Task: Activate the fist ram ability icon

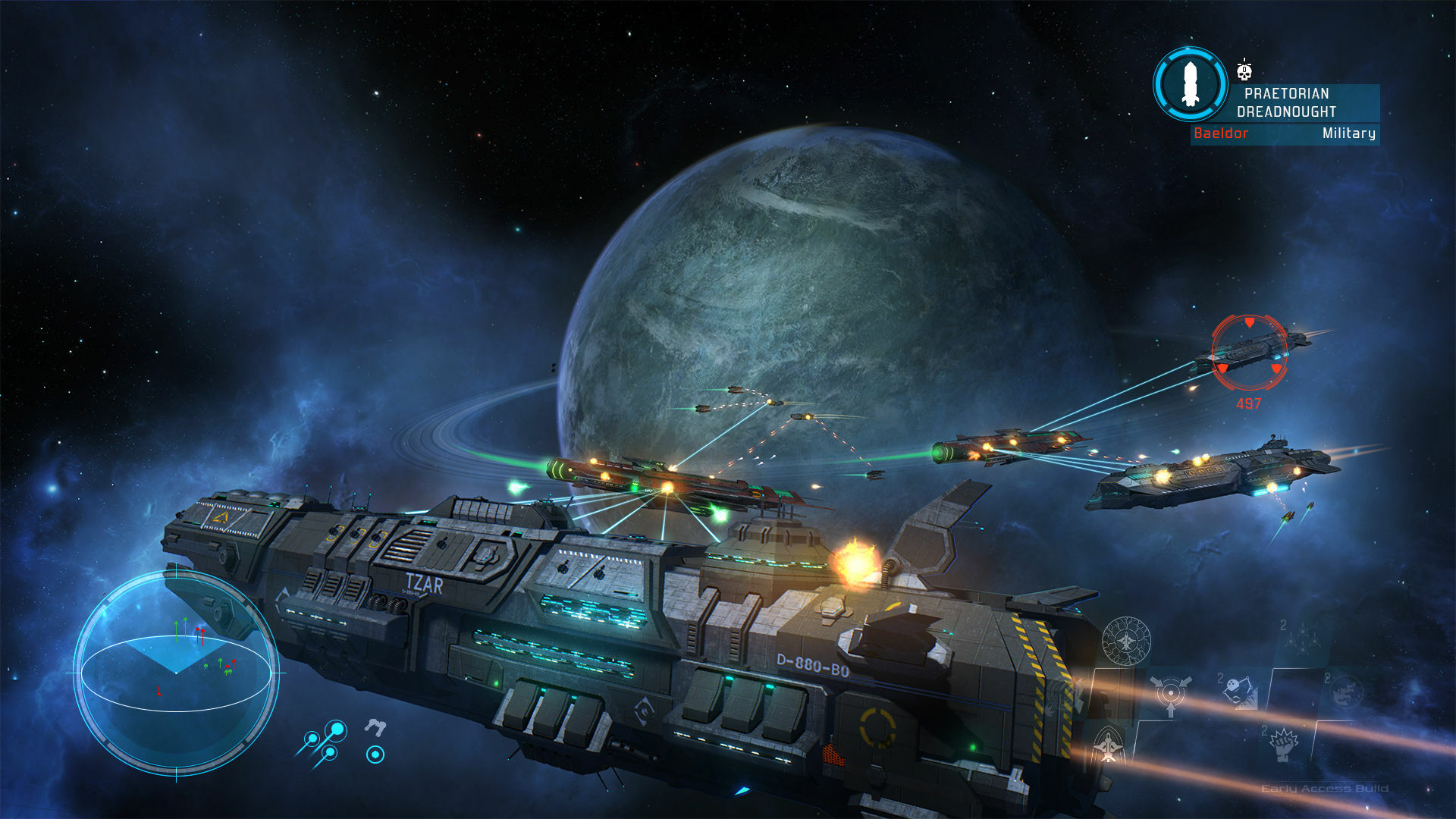Action: click(1283, 743)
